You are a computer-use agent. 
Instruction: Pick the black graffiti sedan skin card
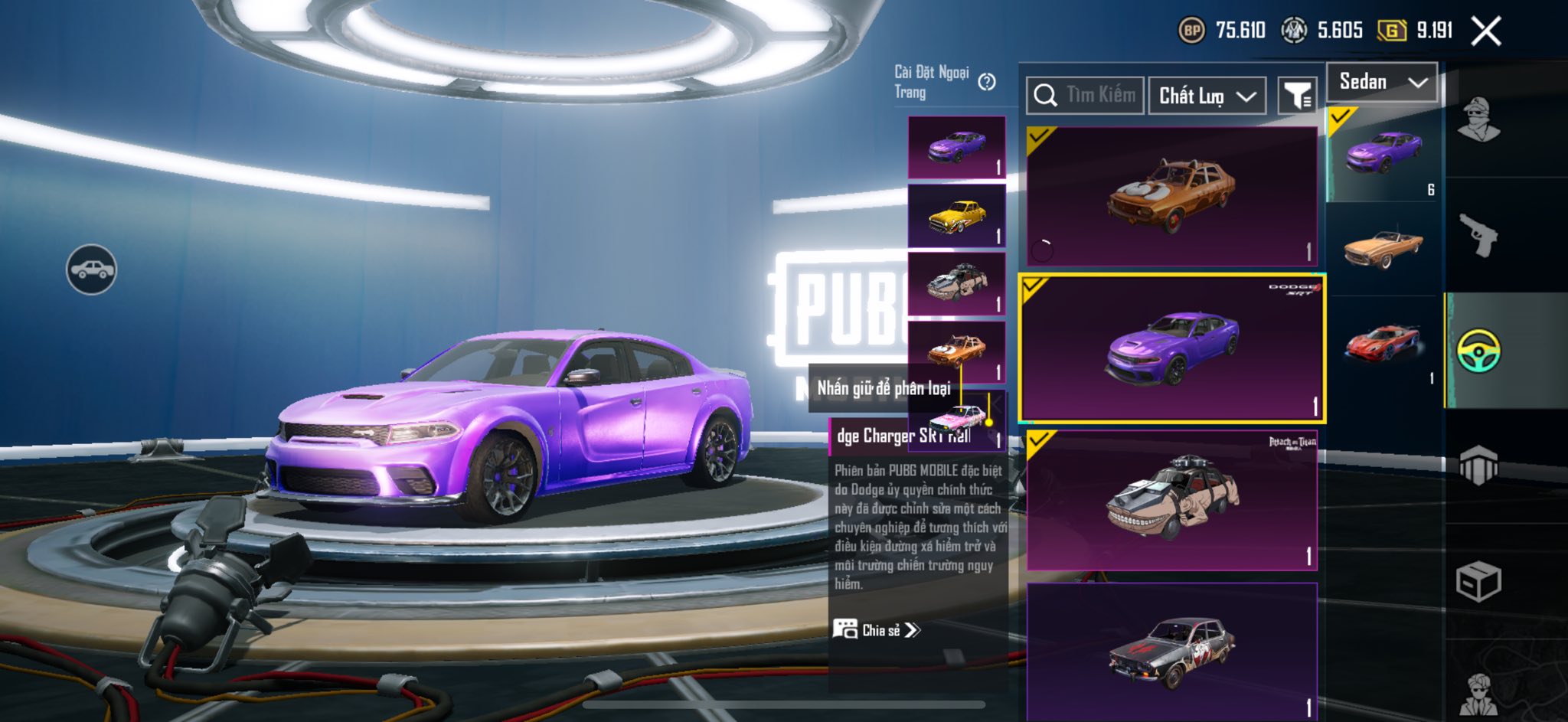pyautogui.click(x=1171, y=651)
